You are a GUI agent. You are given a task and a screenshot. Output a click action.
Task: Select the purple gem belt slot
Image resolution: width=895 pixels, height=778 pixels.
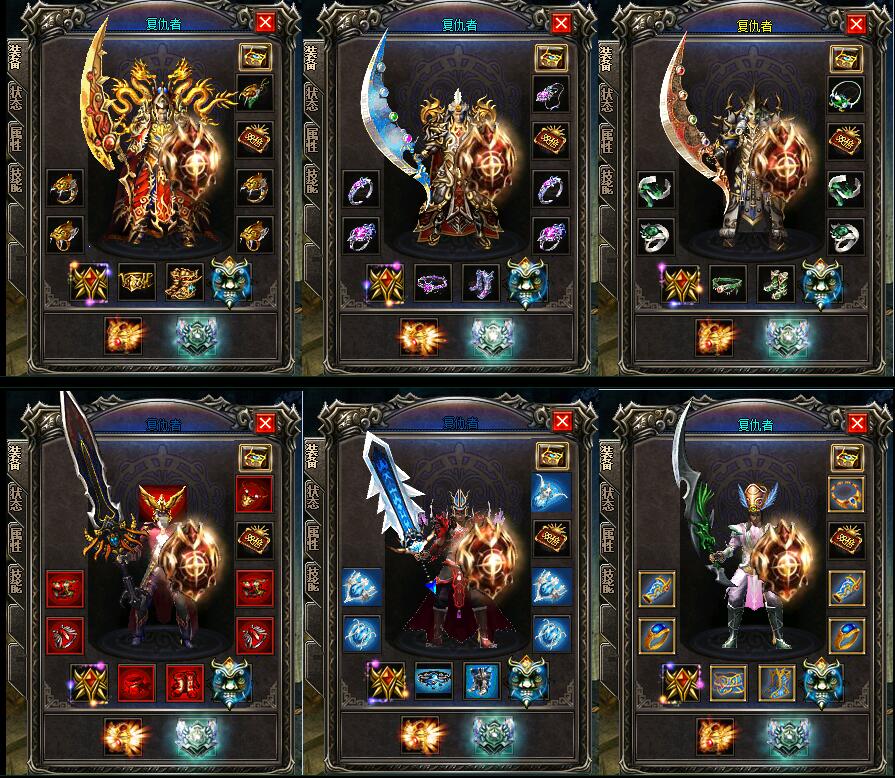[x=433, y=283]
